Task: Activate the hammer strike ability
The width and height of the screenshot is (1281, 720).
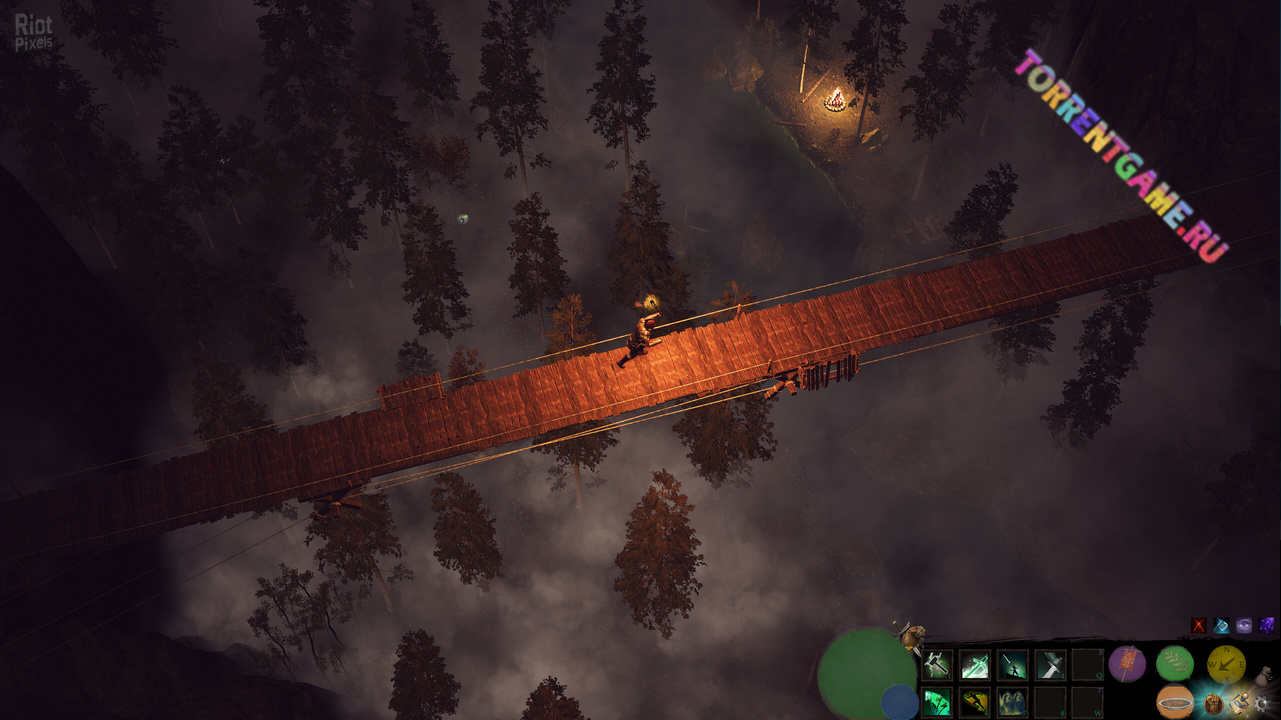Action: (x=937, y=664)
